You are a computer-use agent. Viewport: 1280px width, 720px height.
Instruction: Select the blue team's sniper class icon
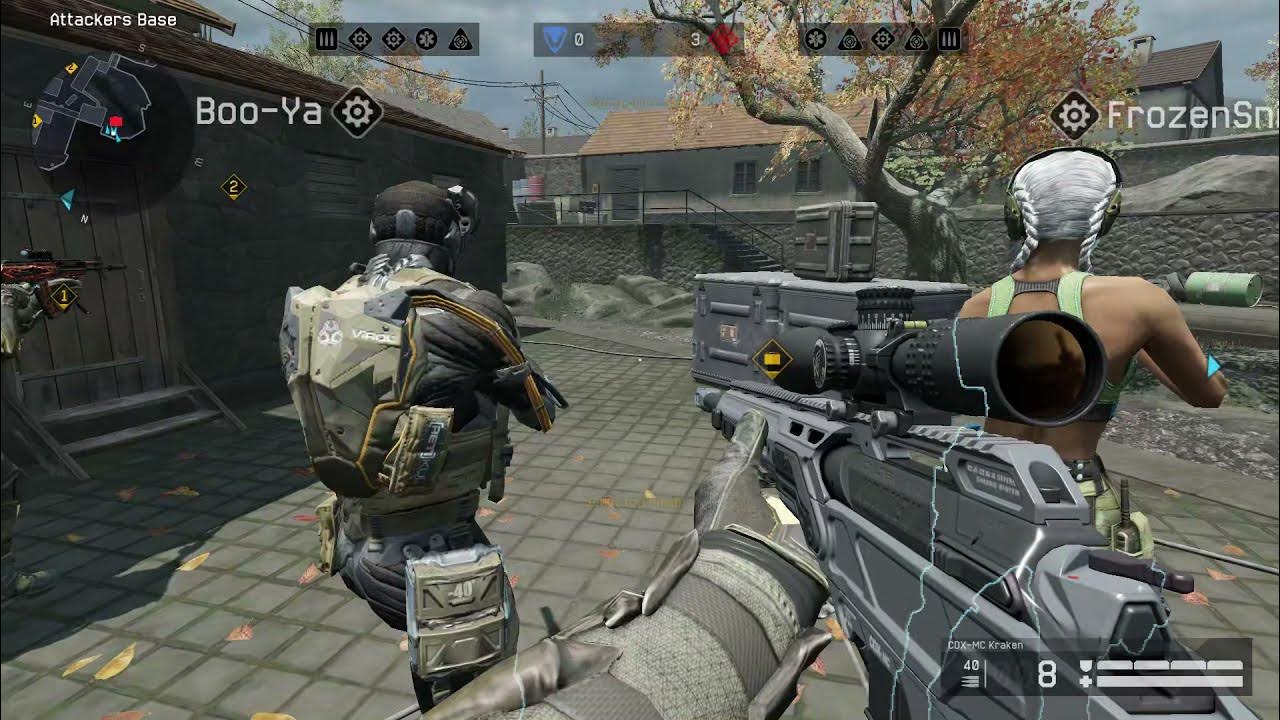click(460, 39)
